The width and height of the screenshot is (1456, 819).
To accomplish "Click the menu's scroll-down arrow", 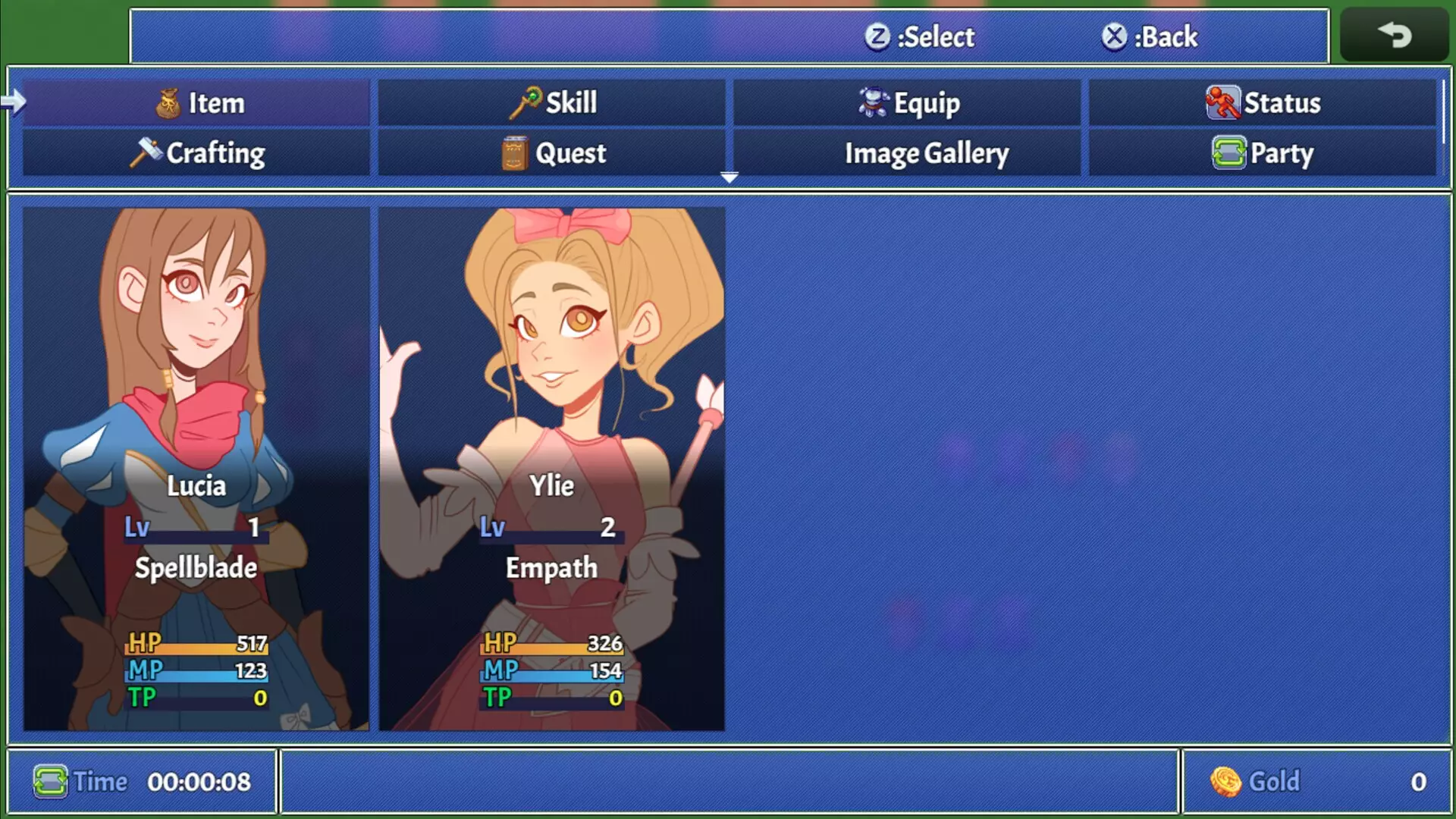I will pyautogui.click(x=729, y=177).
